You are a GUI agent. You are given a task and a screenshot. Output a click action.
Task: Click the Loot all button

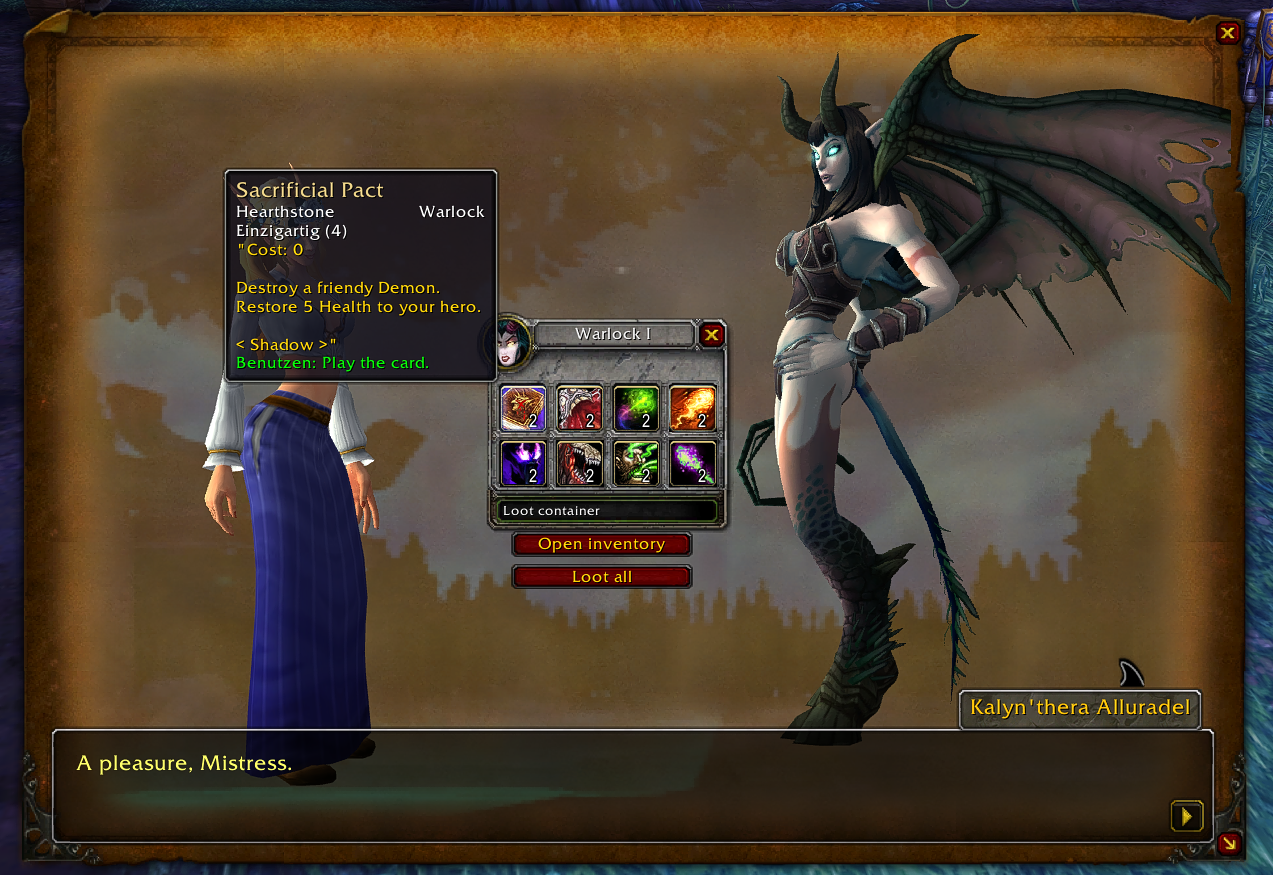point(601,577)
